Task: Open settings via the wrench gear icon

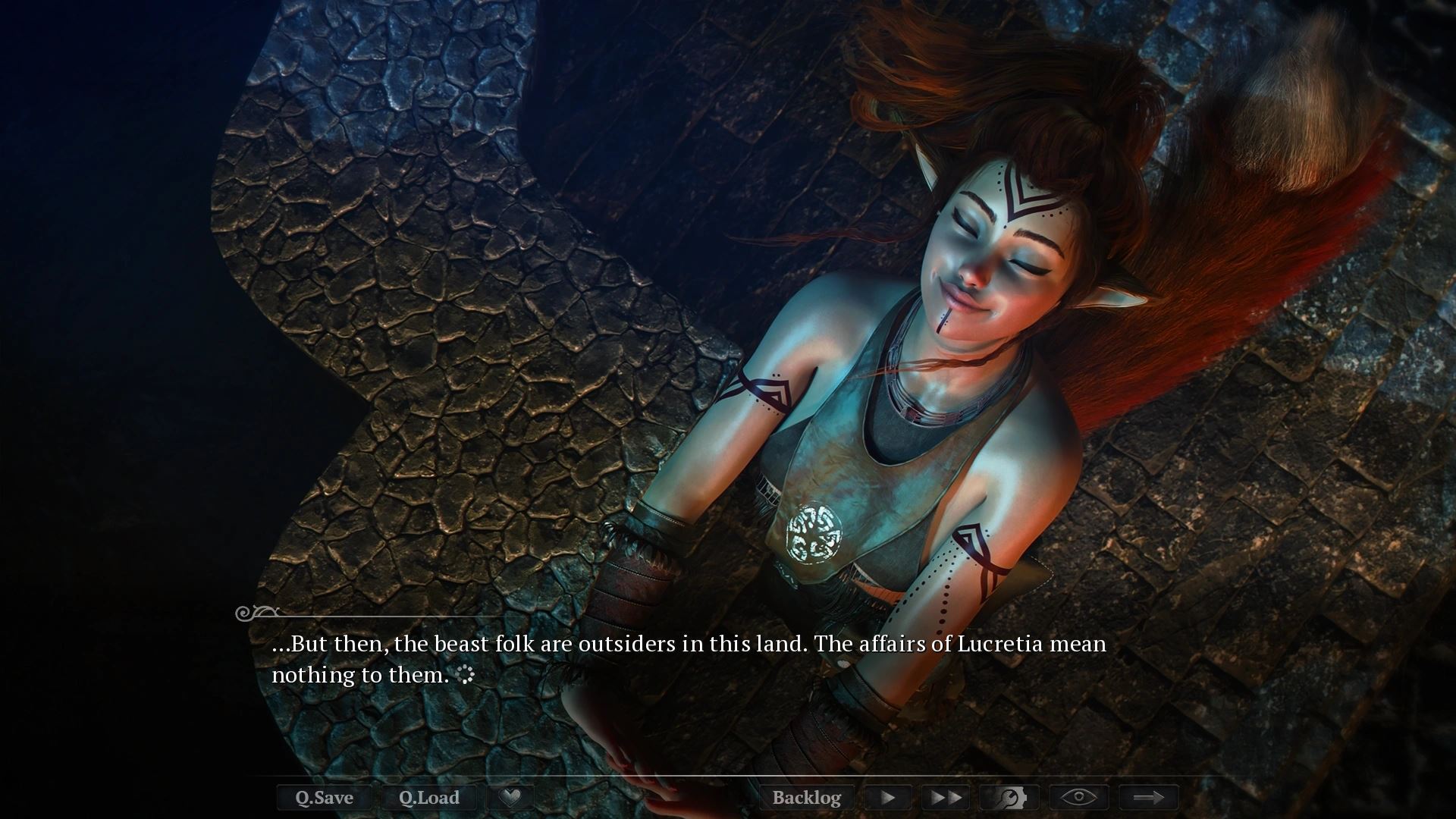Action: [1009, 797]
